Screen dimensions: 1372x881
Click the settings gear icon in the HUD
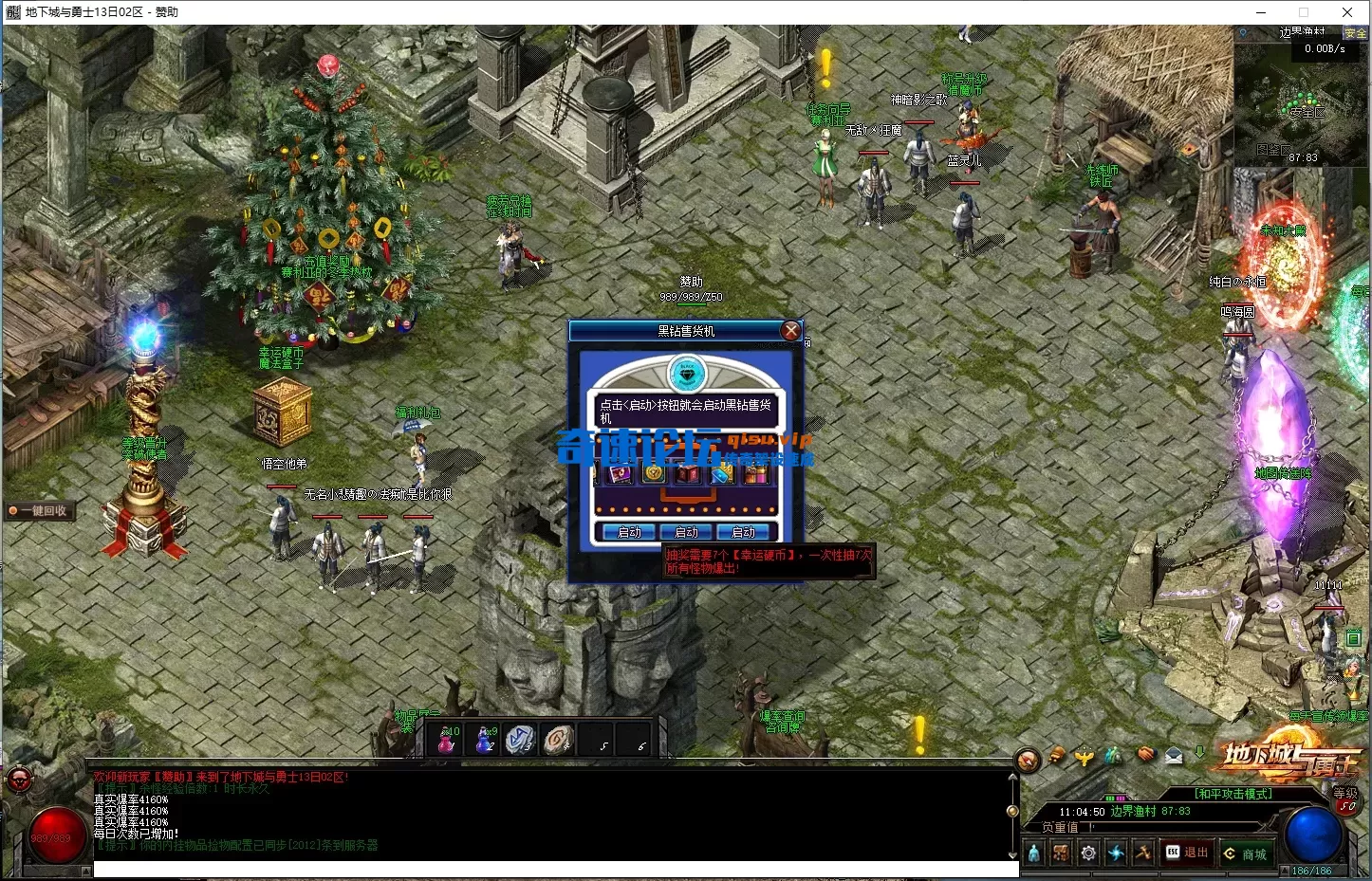(1088, 853)
